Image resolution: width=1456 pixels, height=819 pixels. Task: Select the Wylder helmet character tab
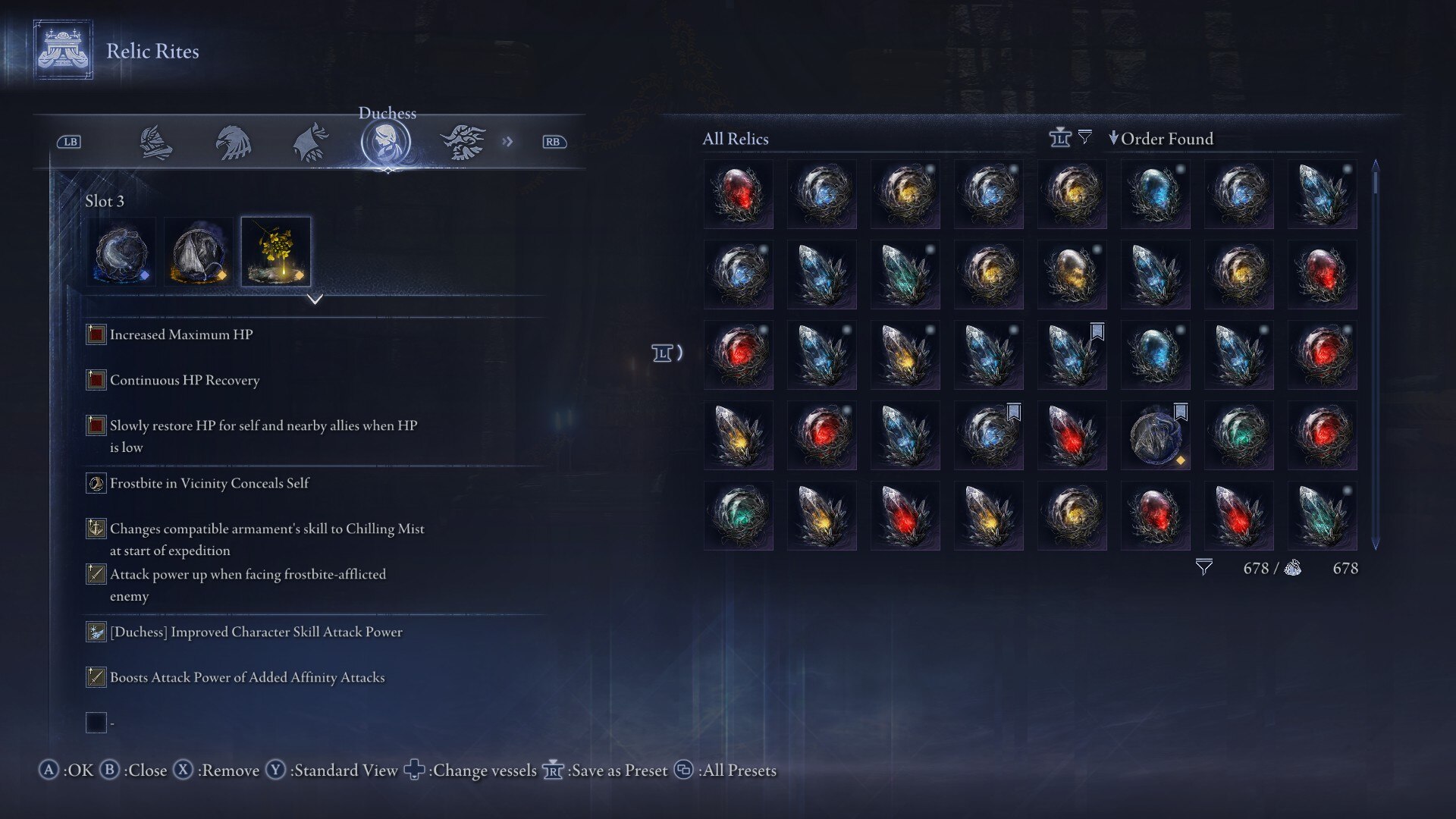156,142
